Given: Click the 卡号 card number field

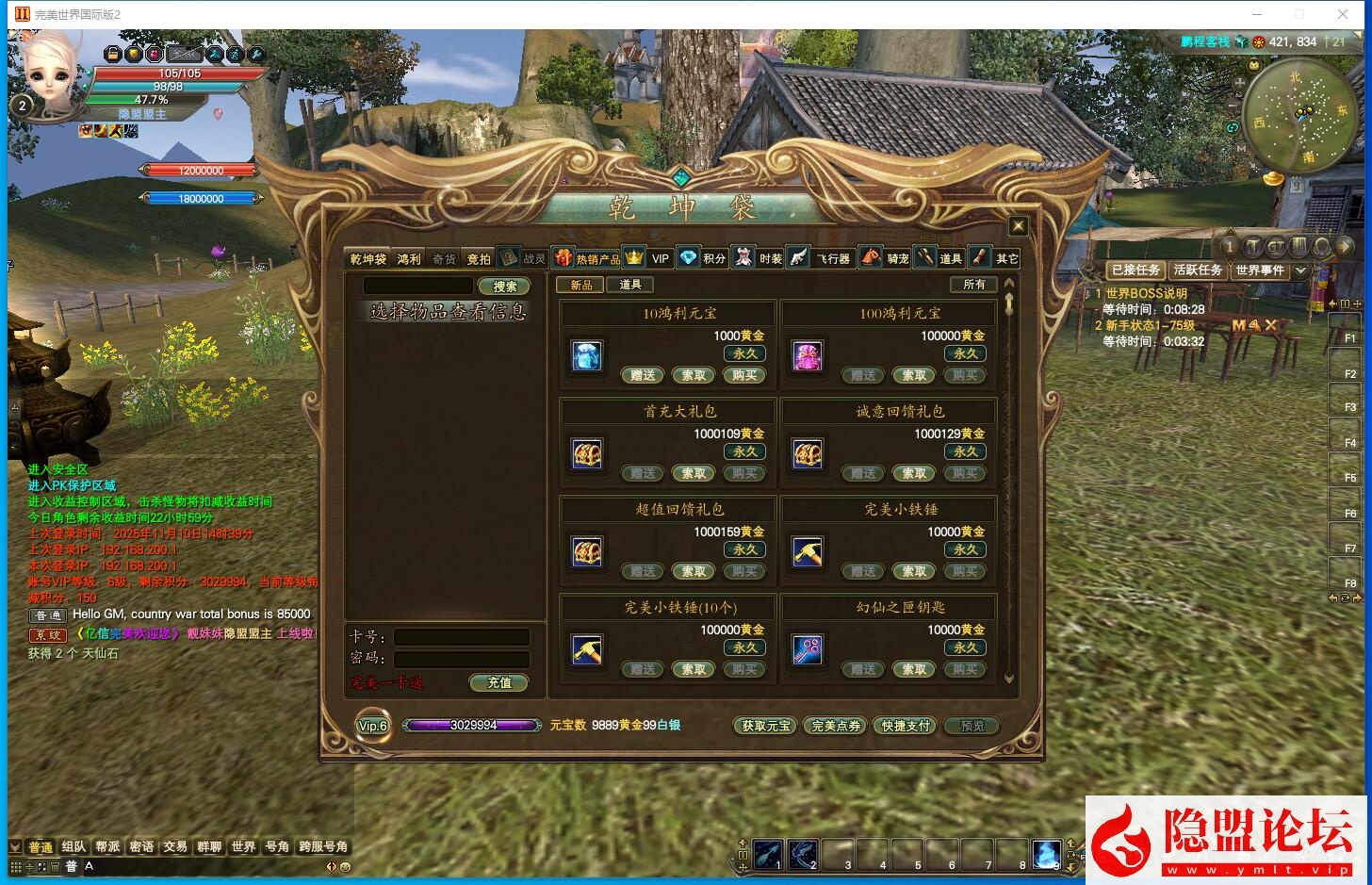Looking at the screenshot, I should coord(461,637).
